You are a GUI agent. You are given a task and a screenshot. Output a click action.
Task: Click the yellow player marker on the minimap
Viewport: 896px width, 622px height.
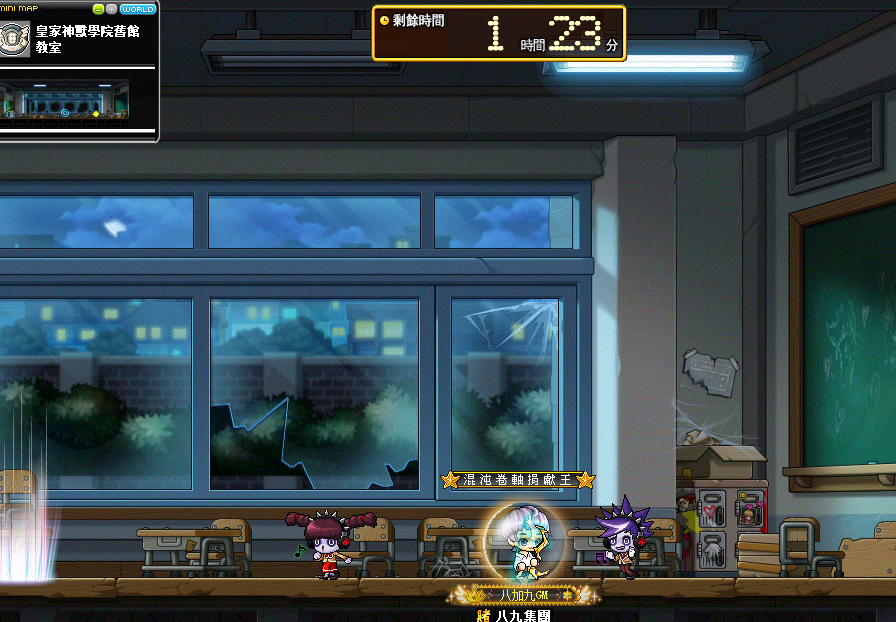click(96, 114)
